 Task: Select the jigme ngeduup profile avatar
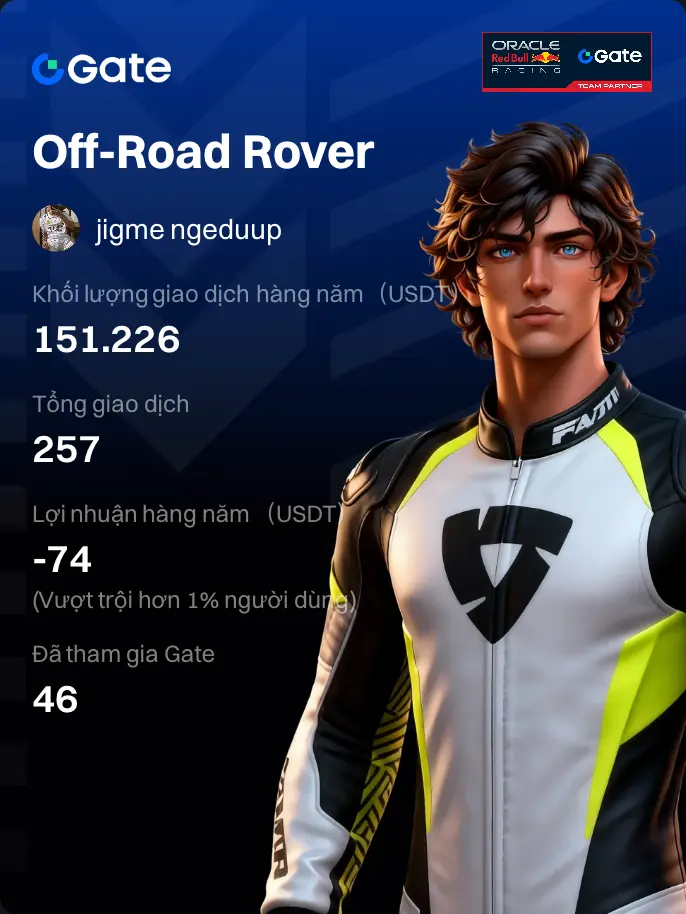56,229
